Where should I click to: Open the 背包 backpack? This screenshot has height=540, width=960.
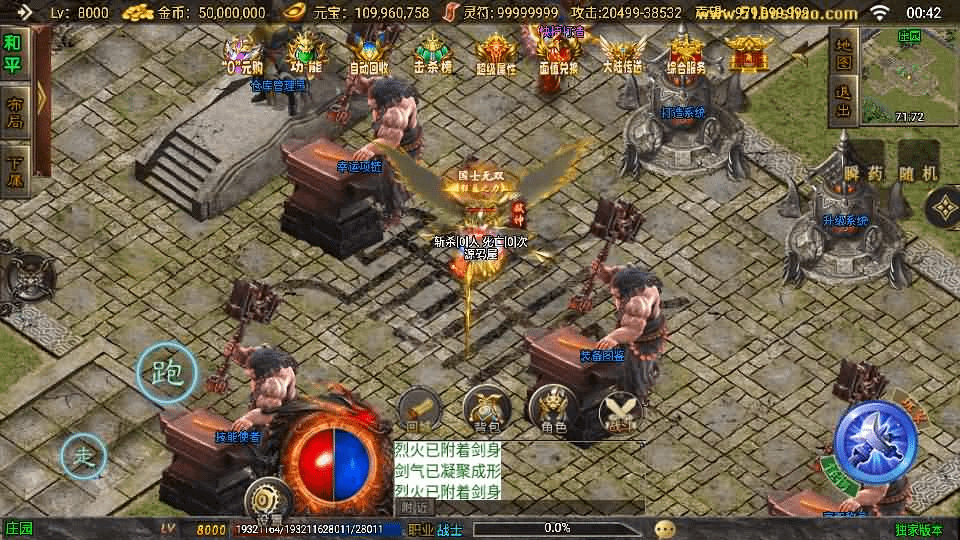pyautogui.click(x=487, y=409)
